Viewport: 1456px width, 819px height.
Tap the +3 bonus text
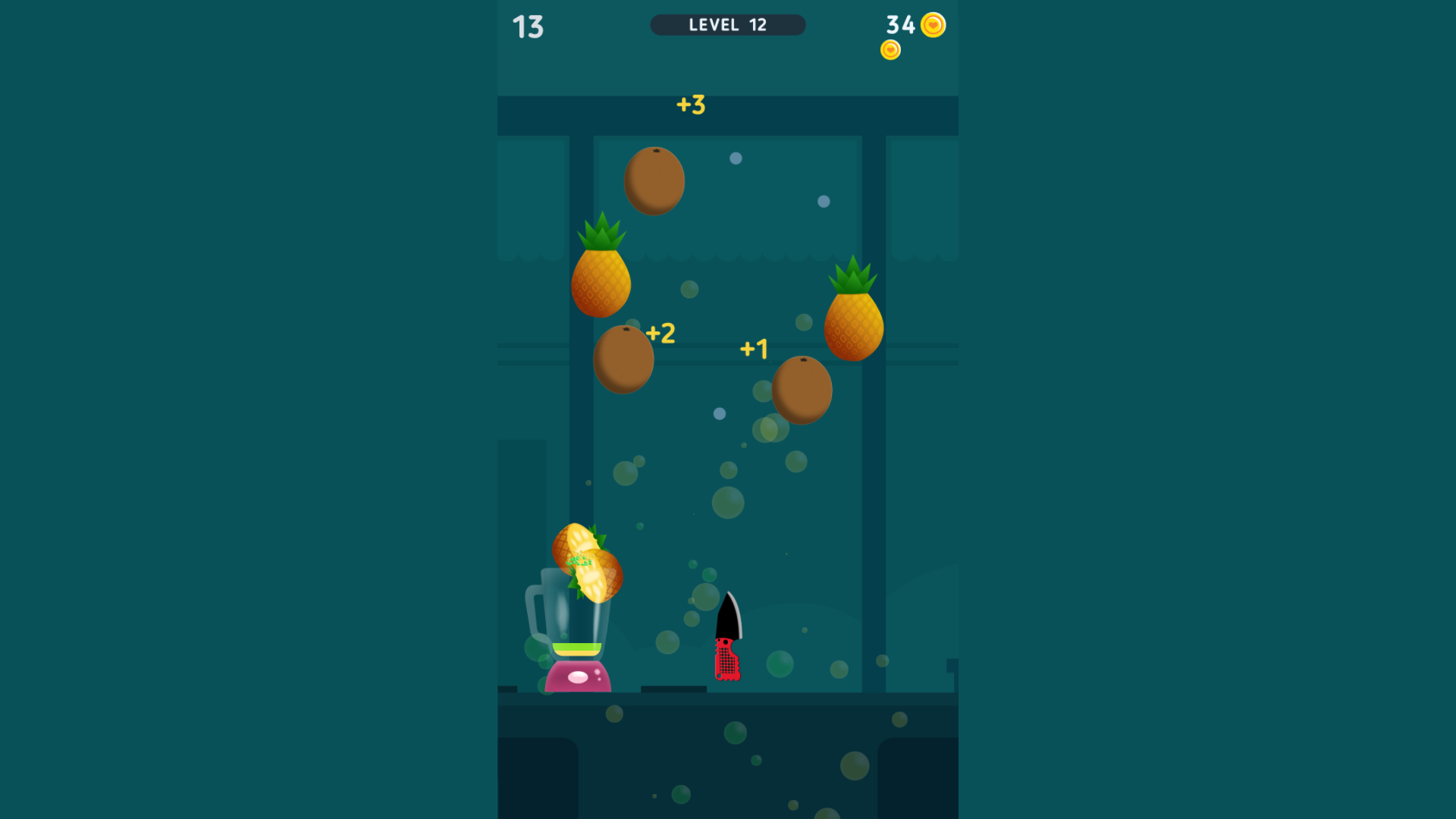[691, 105]
